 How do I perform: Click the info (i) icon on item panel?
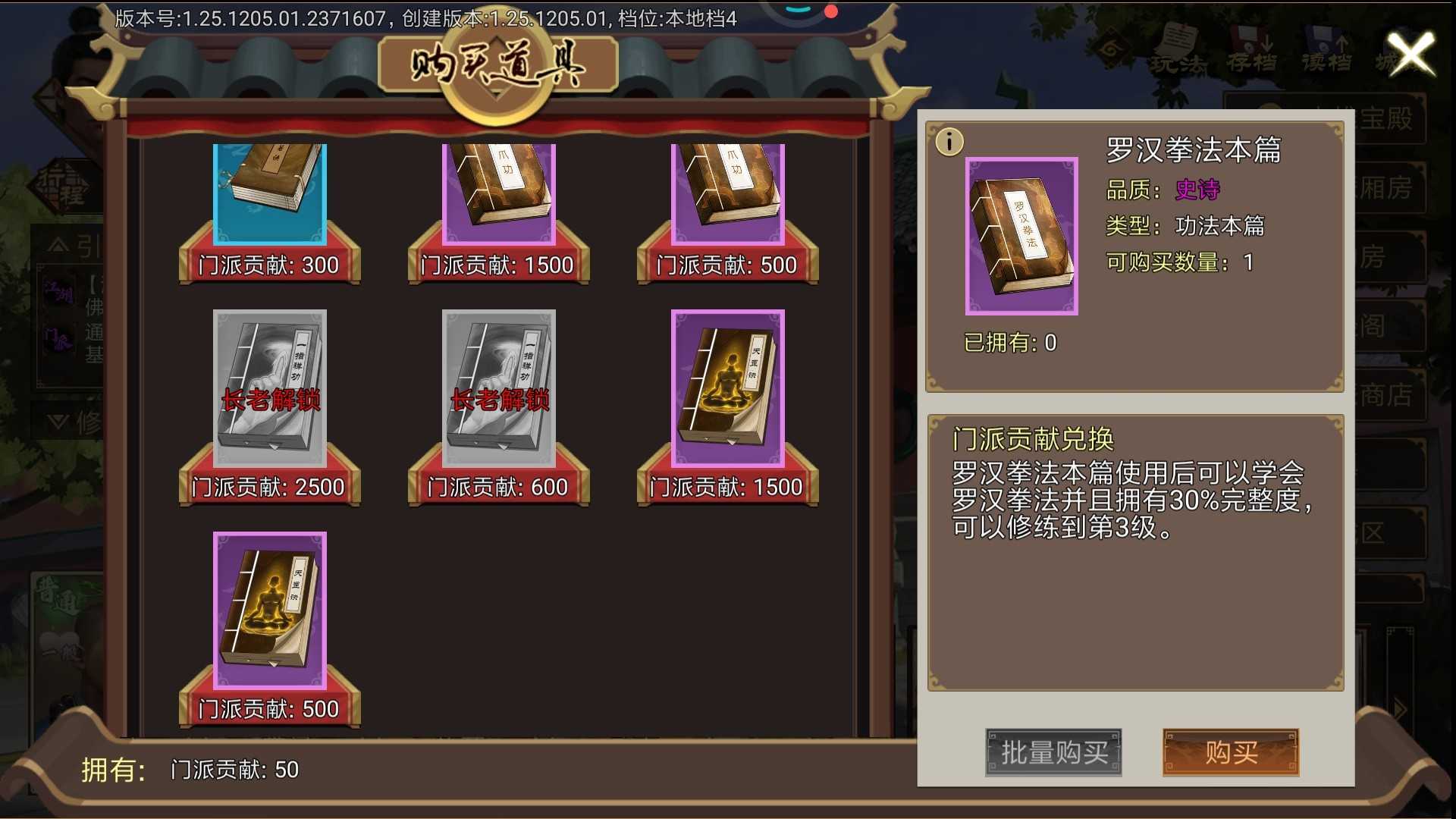click(x=949, y=142)
